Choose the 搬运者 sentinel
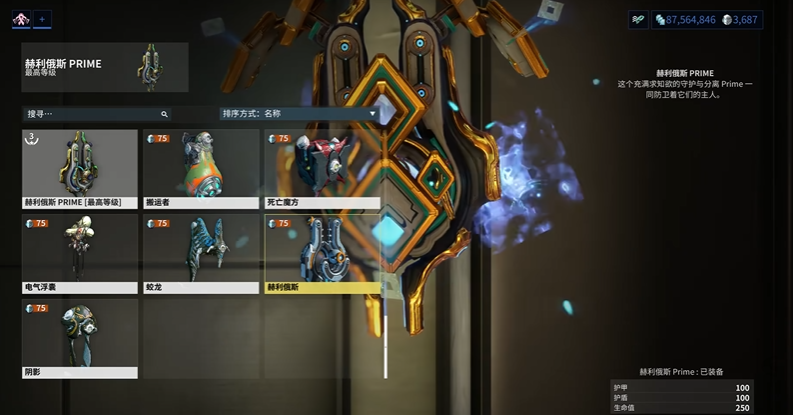Image resolution: width=793 pixels, height=415 pixels. [200, 168]
